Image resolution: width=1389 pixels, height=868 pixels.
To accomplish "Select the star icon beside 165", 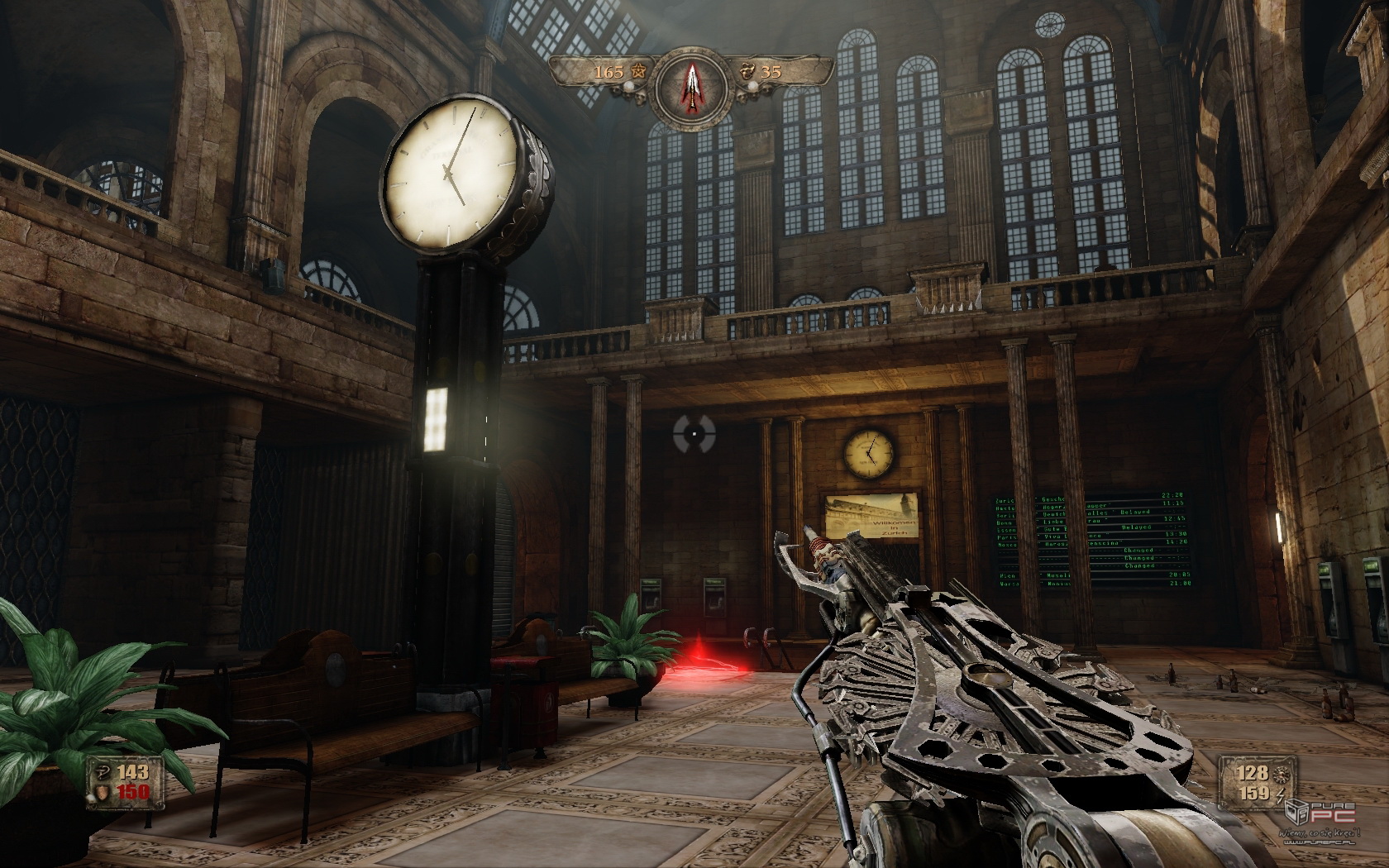I will [x=637, y=72].
